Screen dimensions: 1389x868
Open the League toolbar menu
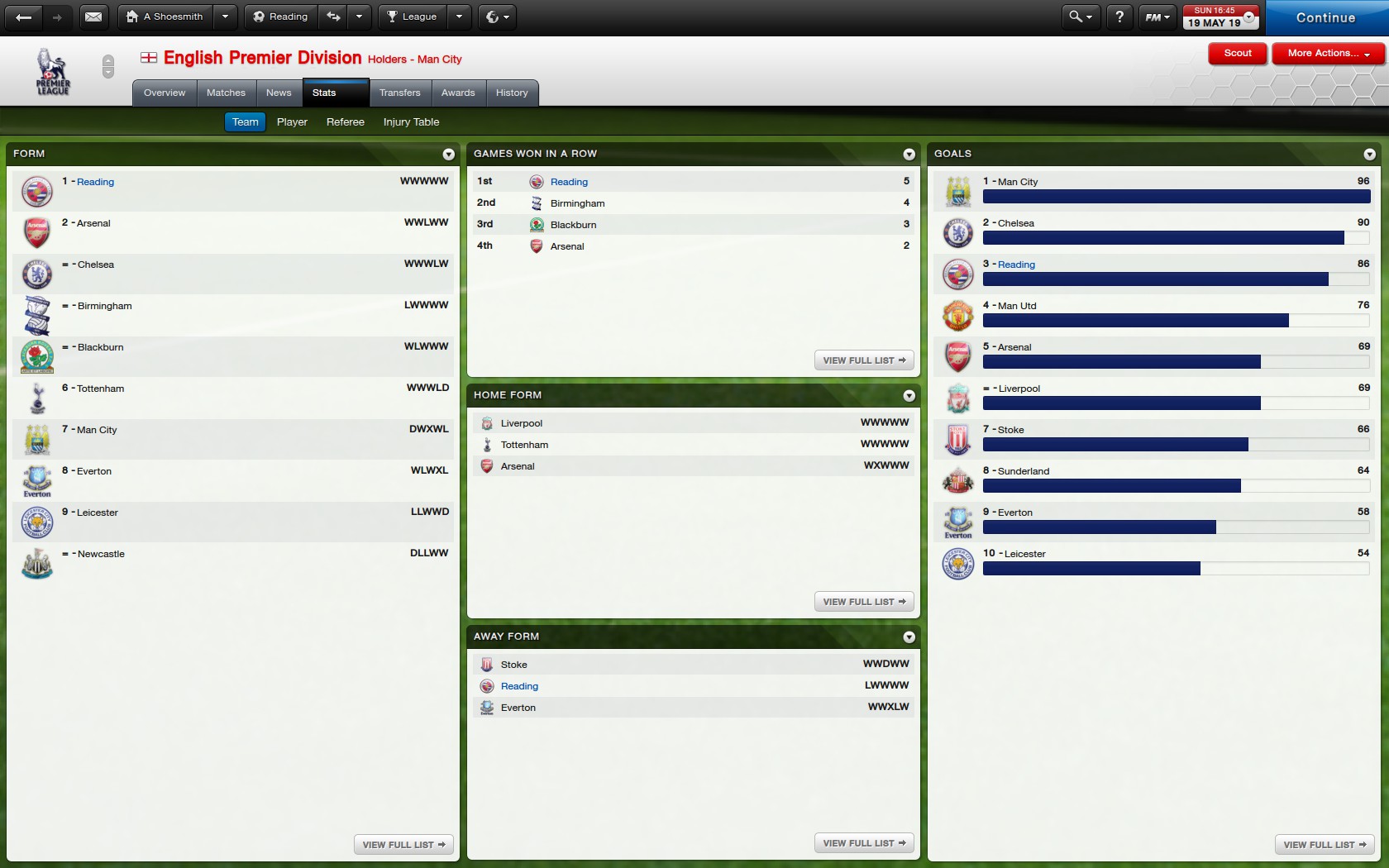412,17
